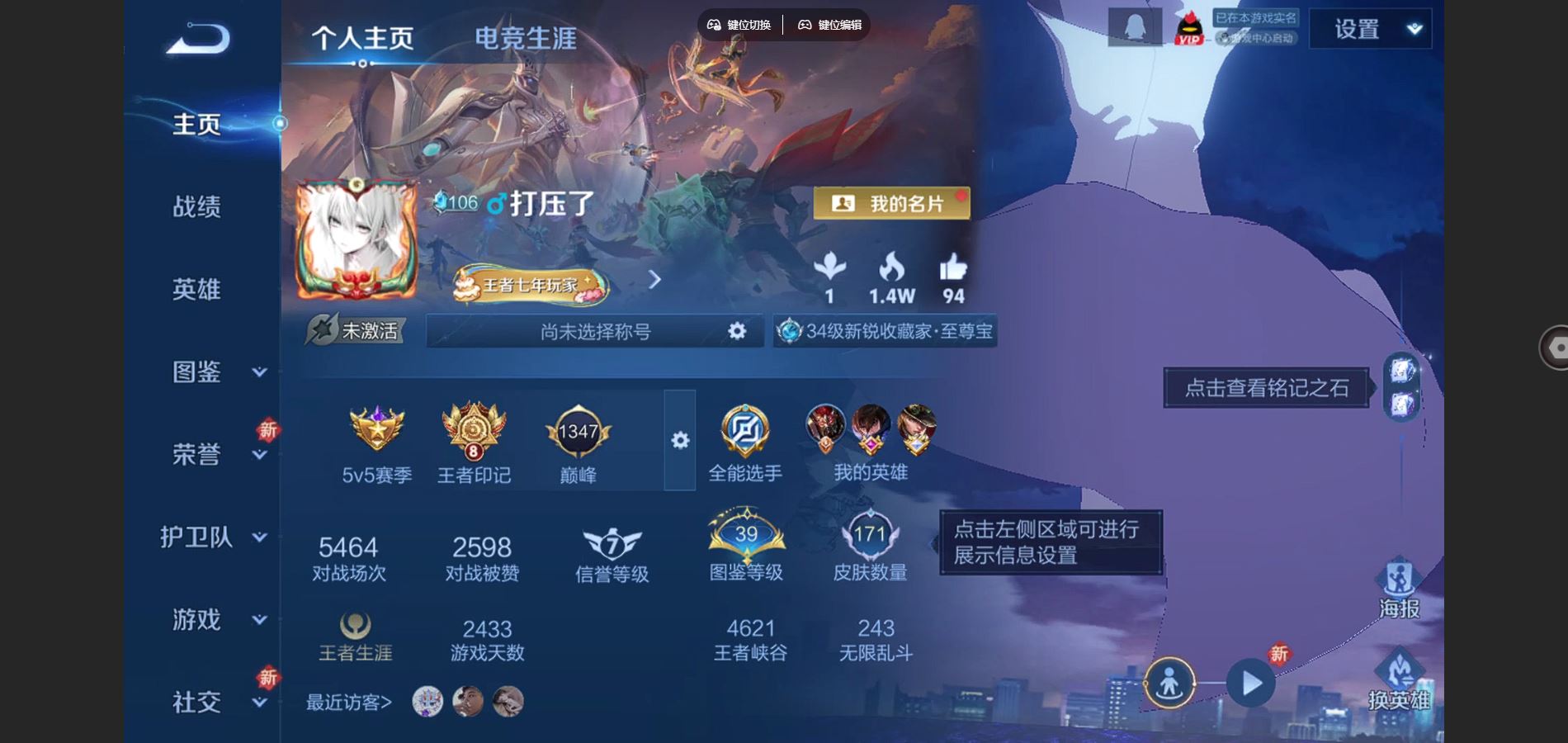This screenshot has height=743, width=1568.
Task: Open display info settings gear
Action: [x=679, y=442]
